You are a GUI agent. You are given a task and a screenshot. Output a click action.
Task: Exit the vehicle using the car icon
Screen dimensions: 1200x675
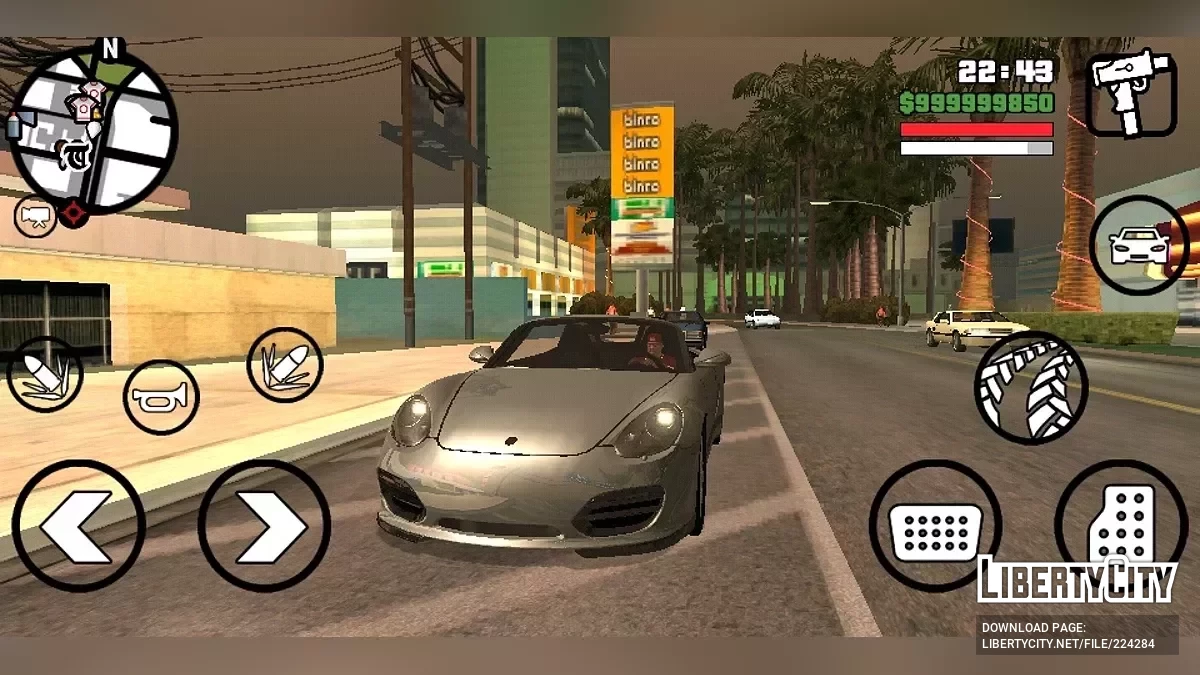coord(1139,245)
